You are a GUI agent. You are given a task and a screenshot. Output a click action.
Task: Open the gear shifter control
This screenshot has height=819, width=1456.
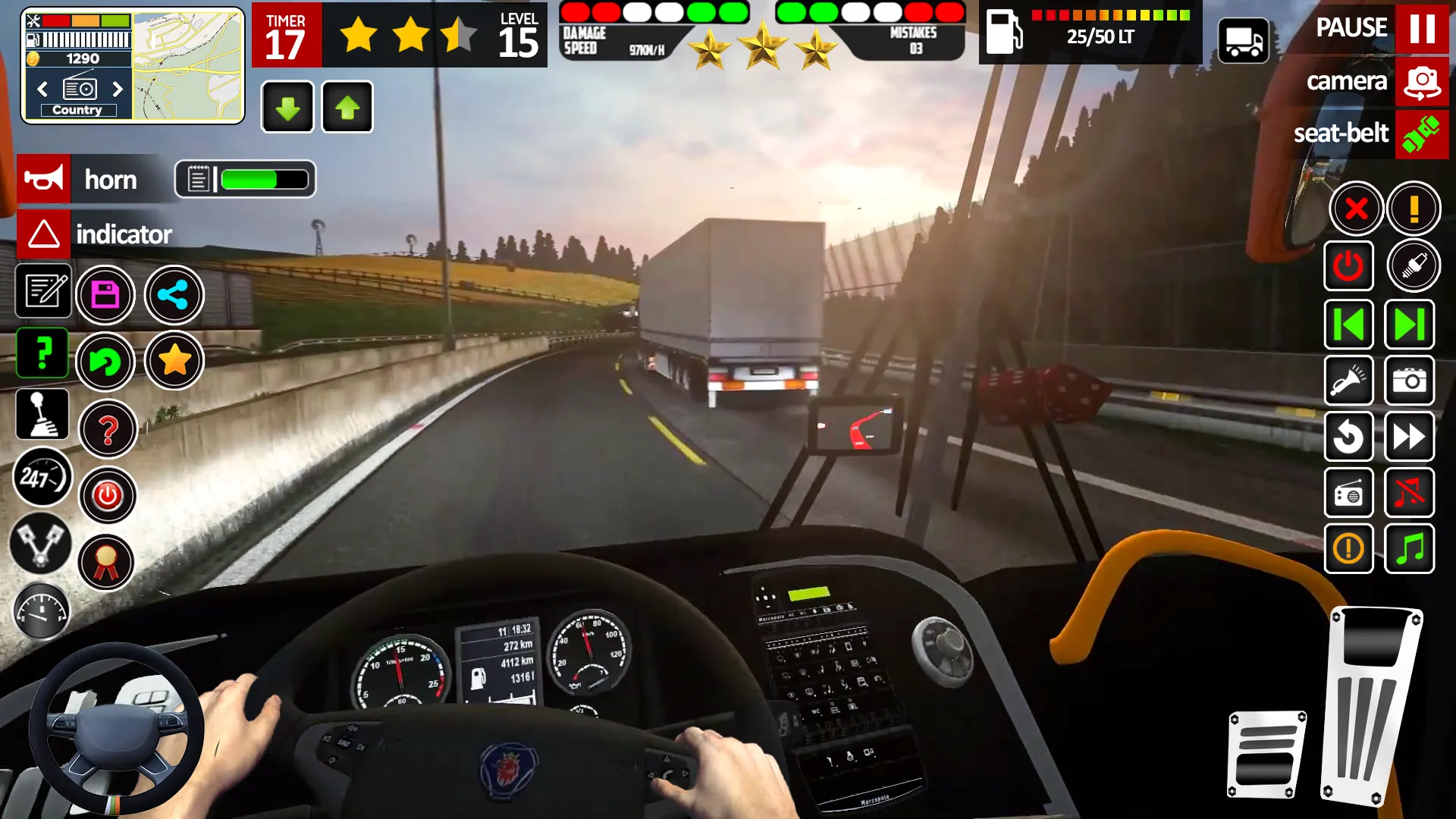[43, 414]
